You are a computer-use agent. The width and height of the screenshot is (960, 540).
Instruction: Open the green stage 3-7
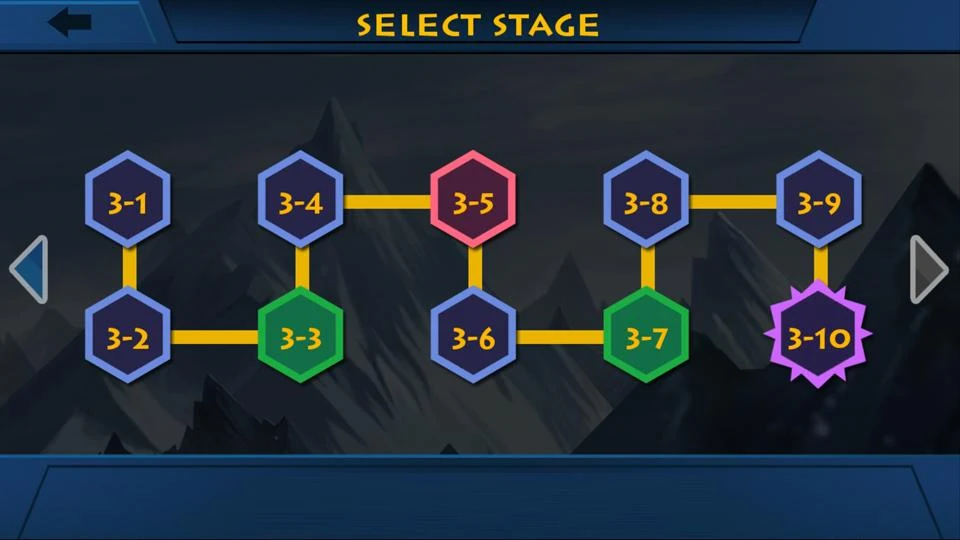[646, 336]
